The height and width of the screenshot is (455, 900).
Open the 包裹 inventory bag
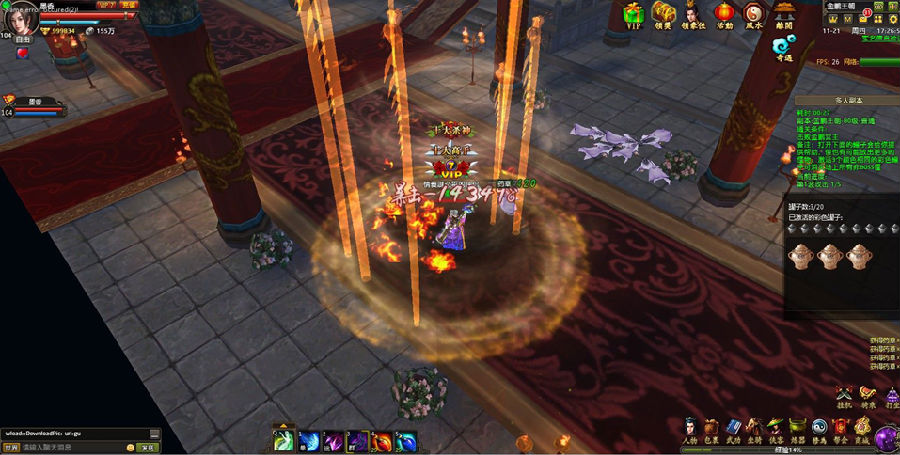click(x=712, y=429)
